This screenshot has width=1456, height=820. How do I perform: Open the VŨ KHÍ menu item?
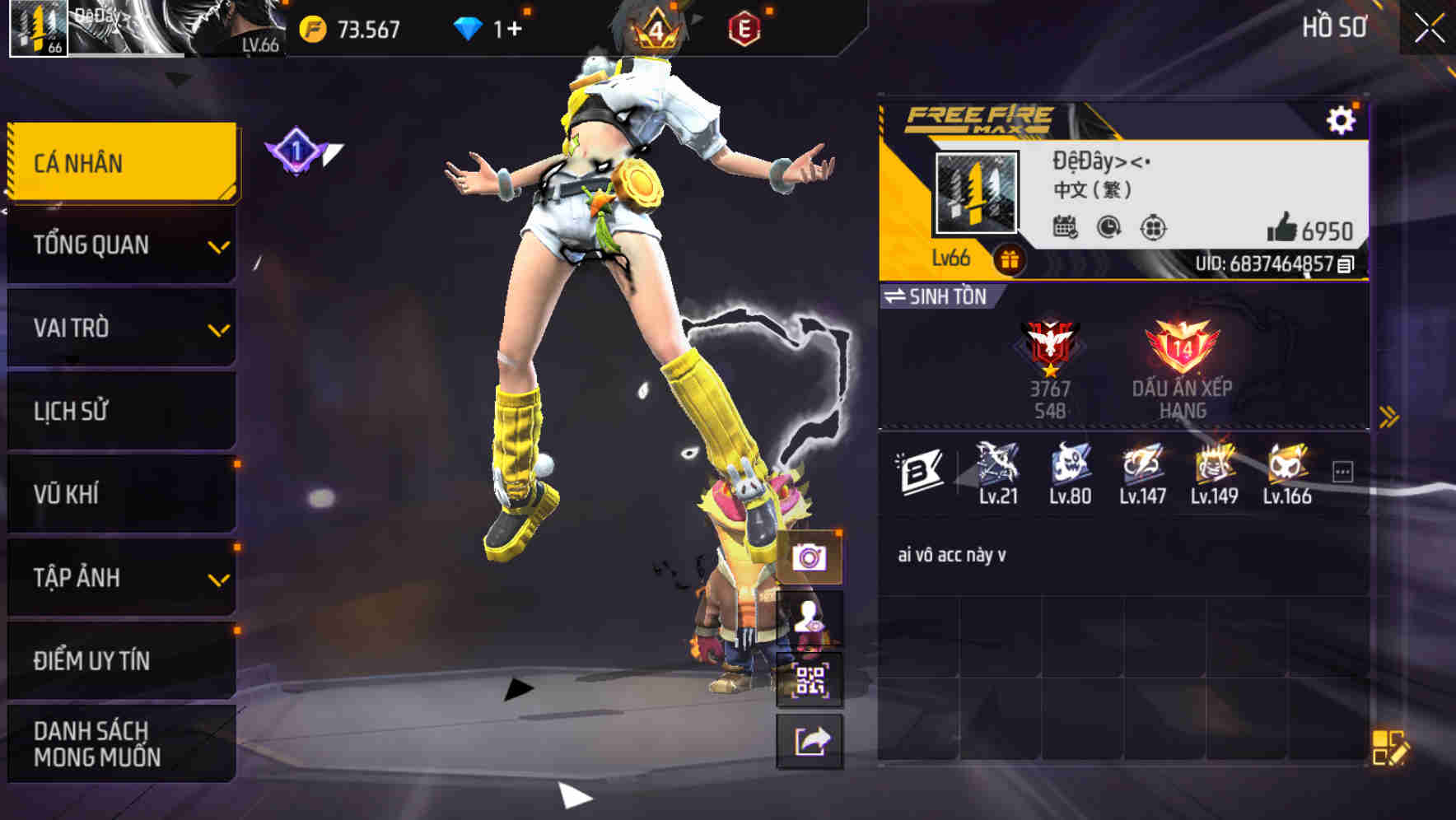[120, 494]
